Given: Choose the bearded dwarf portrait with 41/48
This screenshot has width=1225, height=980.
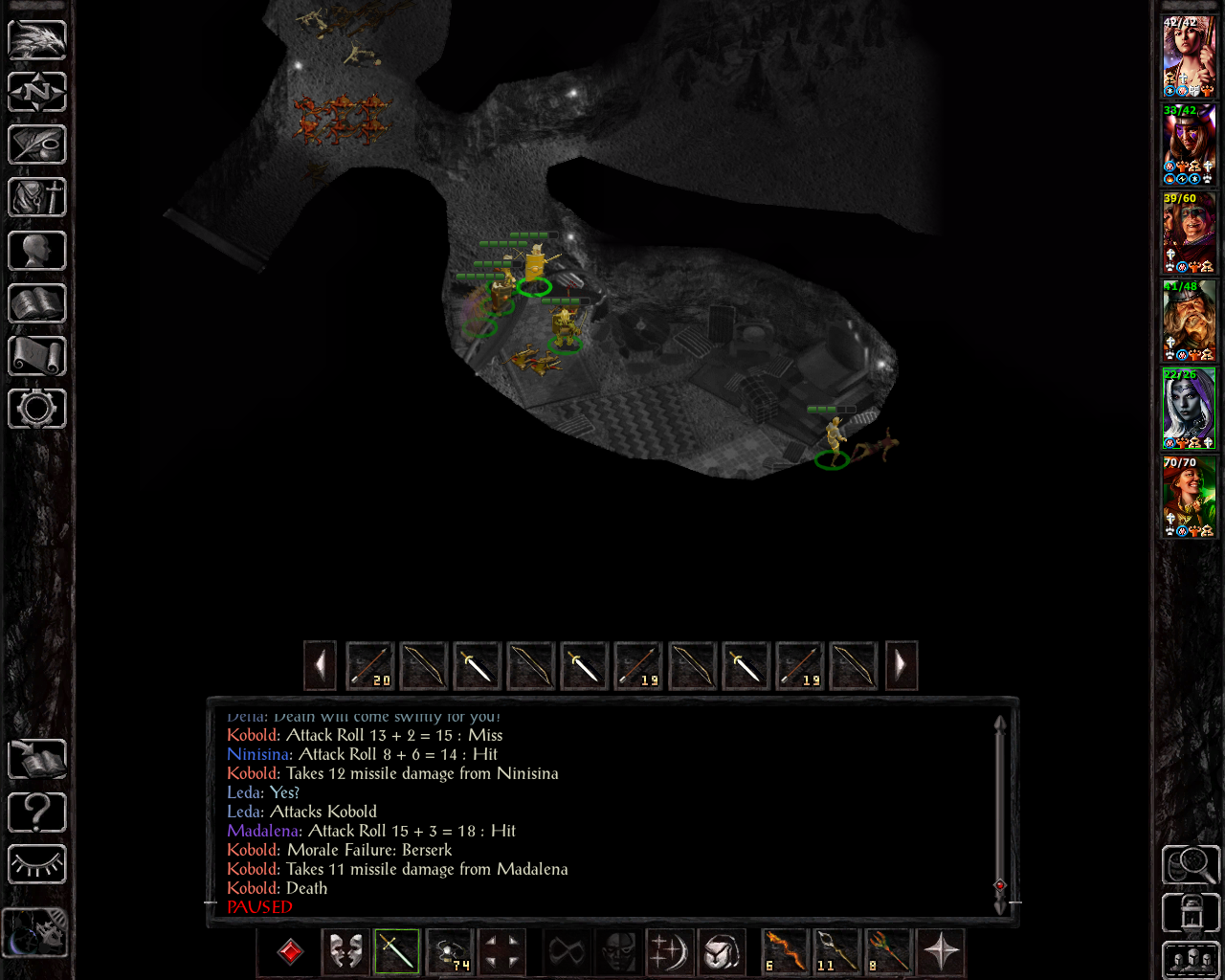Looking at the screenshot, I should click(1189, 321).
